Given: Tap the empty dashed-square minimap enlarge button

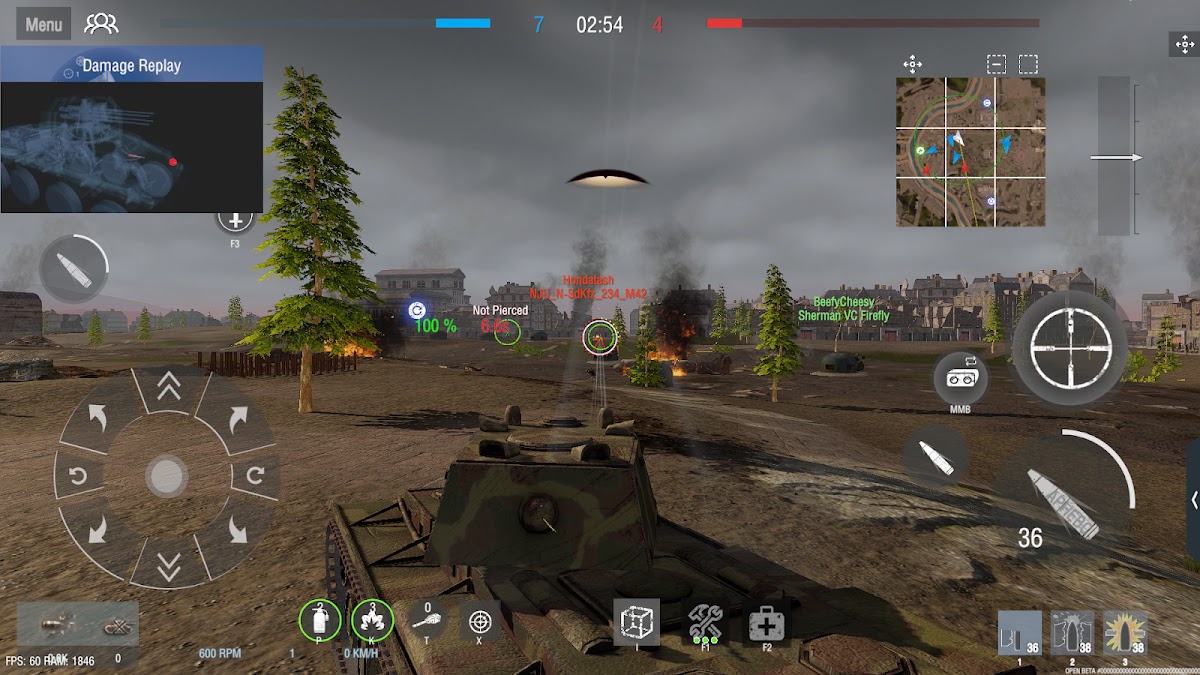Looking at the screenshot, I should click(1028, 65).
